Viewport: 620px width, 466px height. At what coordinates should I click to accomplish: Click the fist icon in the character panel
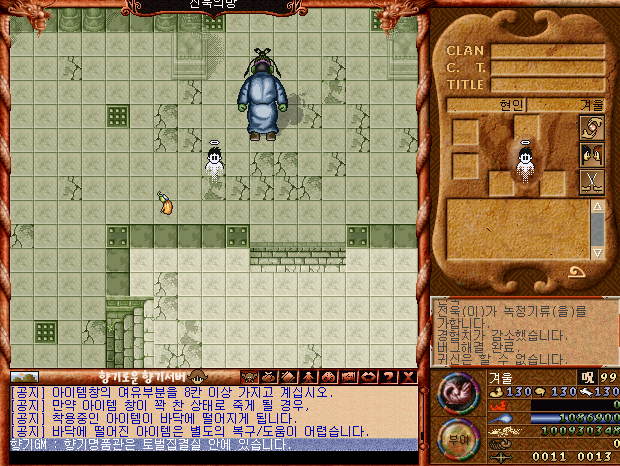click(x=592, y=128)
